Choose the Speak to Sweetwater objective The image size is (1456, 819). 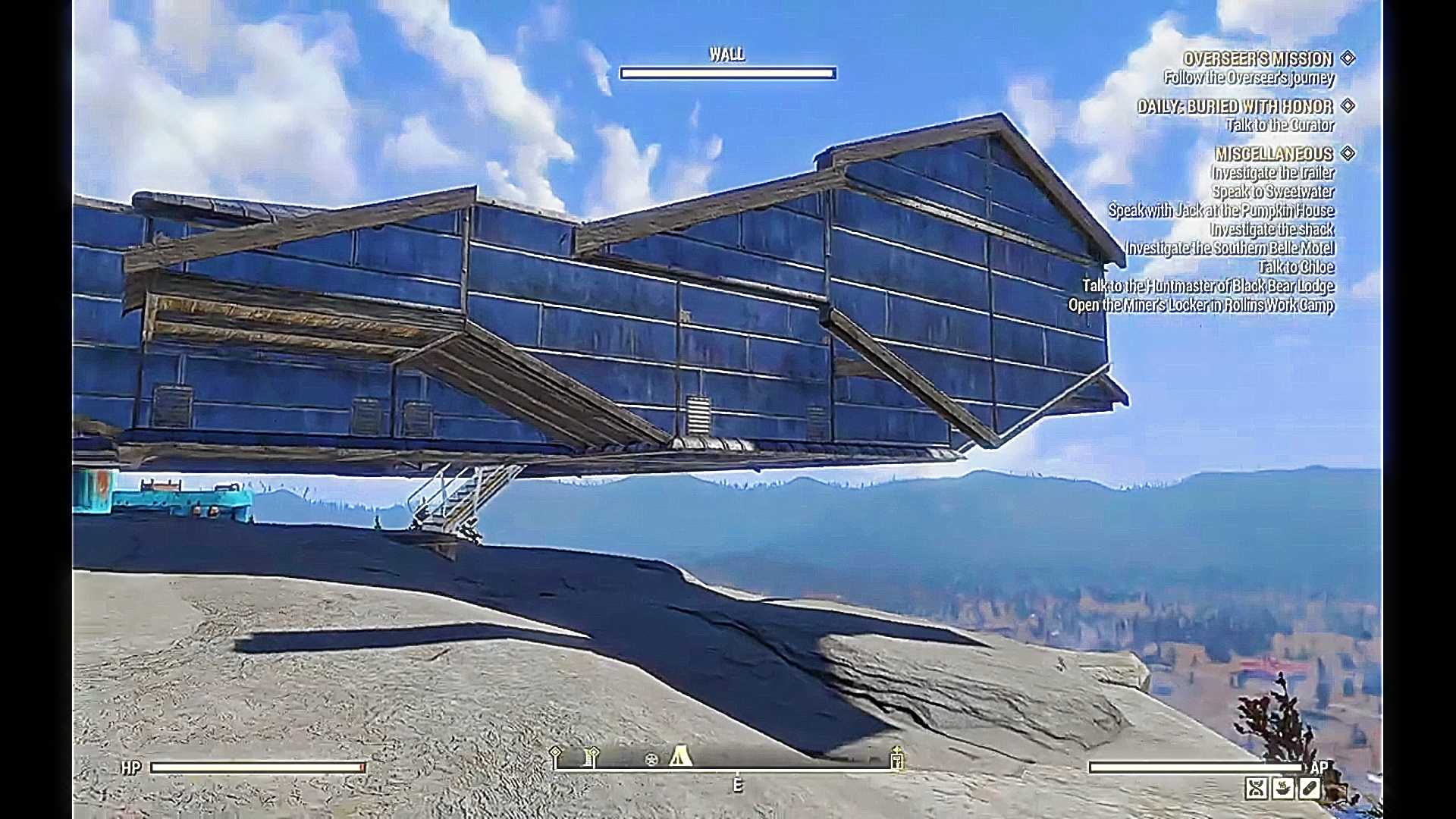coord(1272,192)
